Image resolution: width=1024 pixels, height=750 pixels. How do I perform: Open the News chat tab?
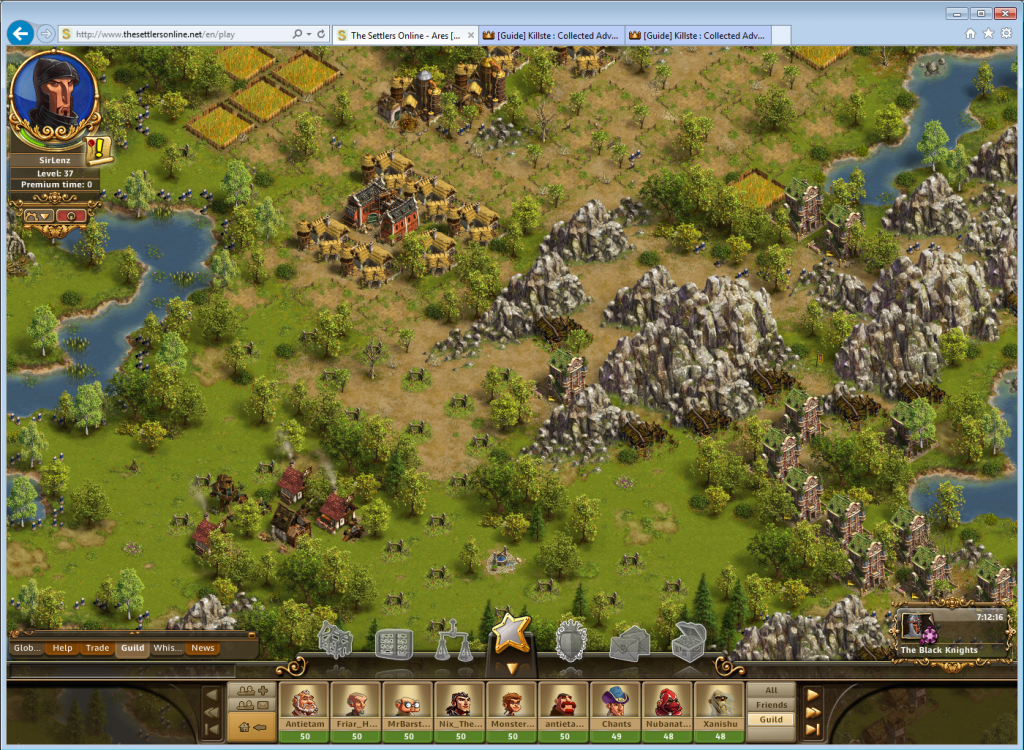[x=203, y=648]
